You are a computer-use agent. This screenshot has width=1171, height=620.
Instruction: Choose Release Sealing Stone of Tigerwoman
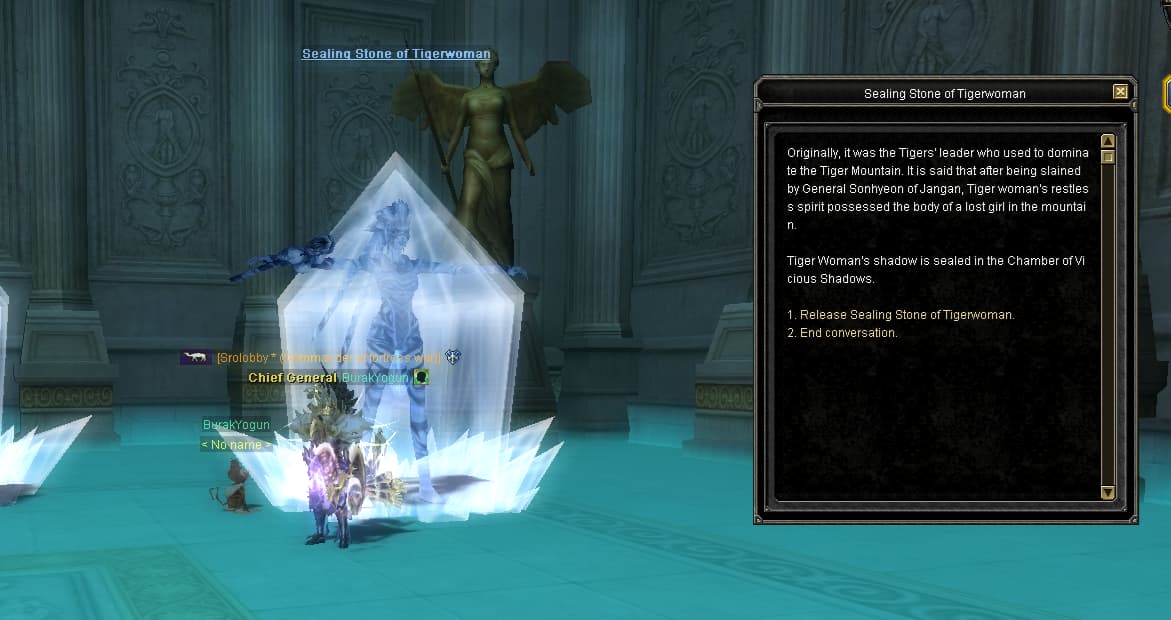900,315
